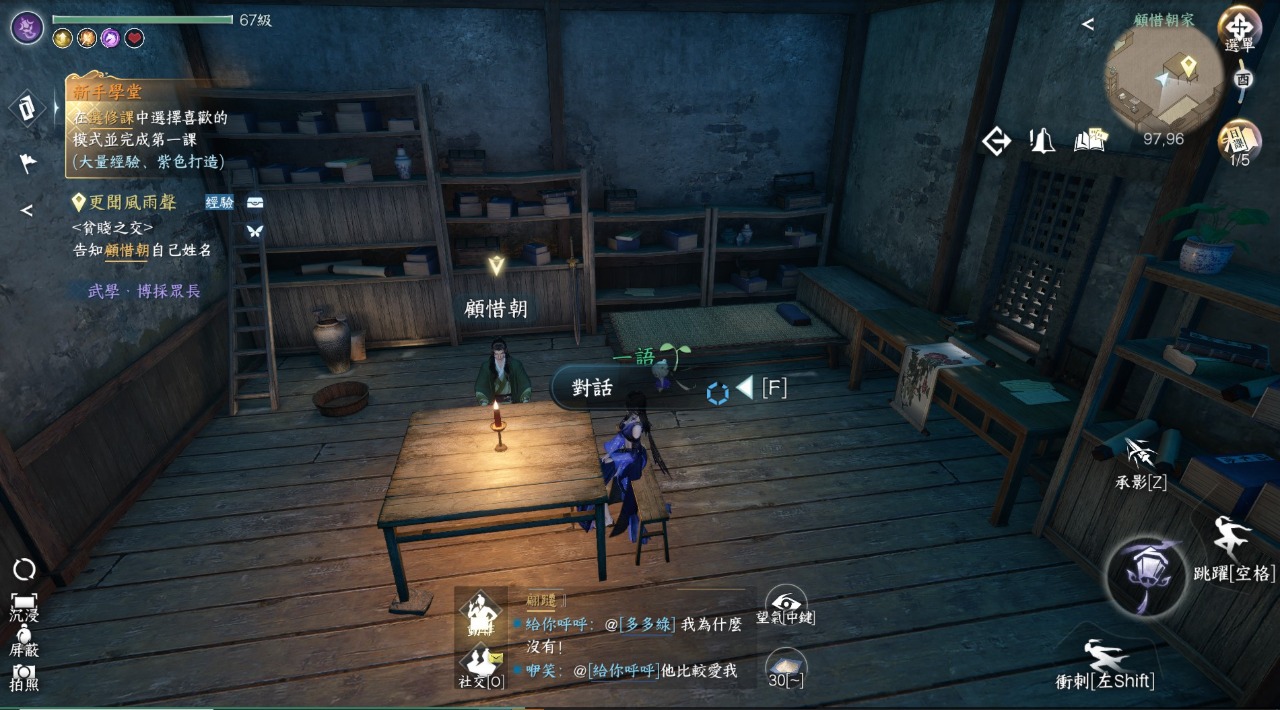Collapse the top-right icons with the arrow
This screenshot has width=1280, height=710.
point(1088,24)
